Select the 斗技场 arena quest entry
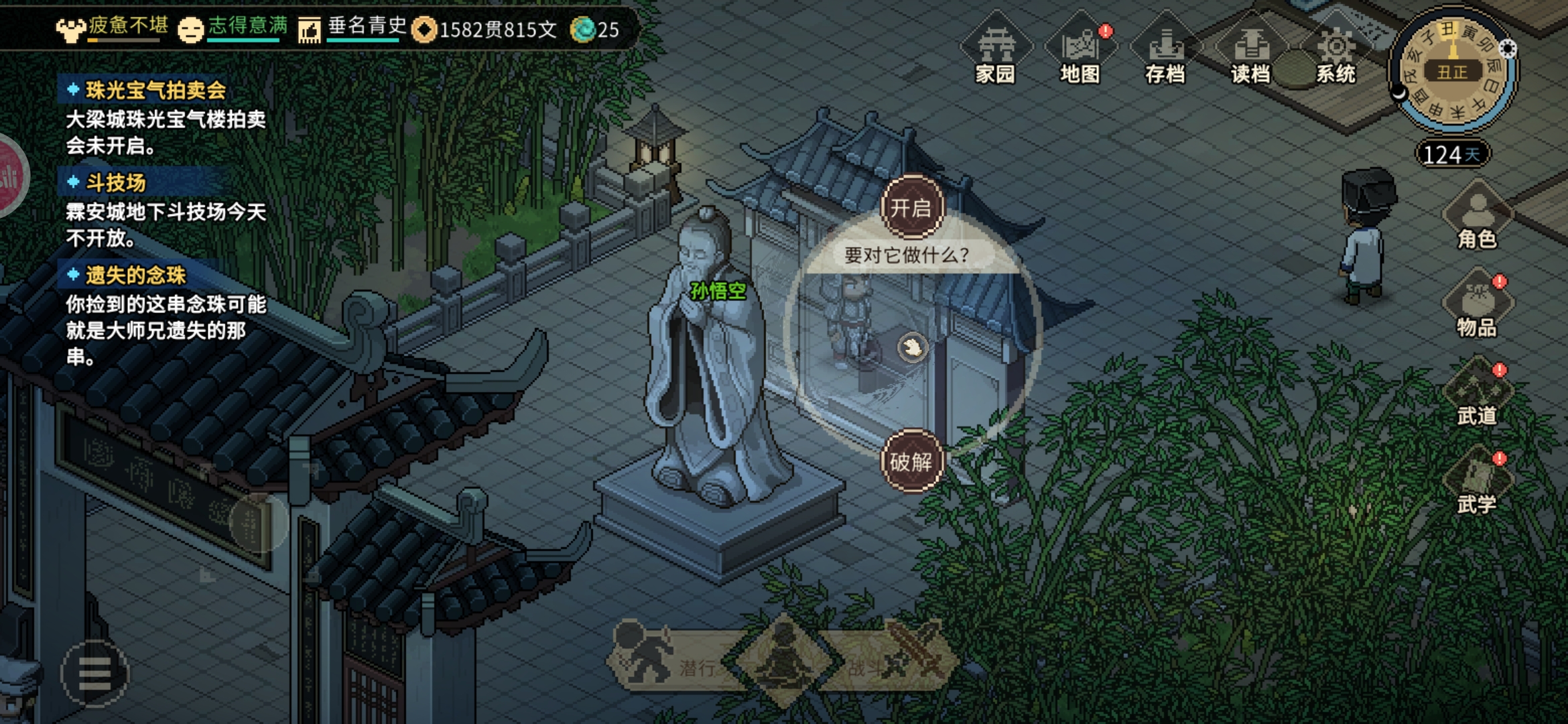The width and height of the screenshot is (1568, 724). pos(115,182)
